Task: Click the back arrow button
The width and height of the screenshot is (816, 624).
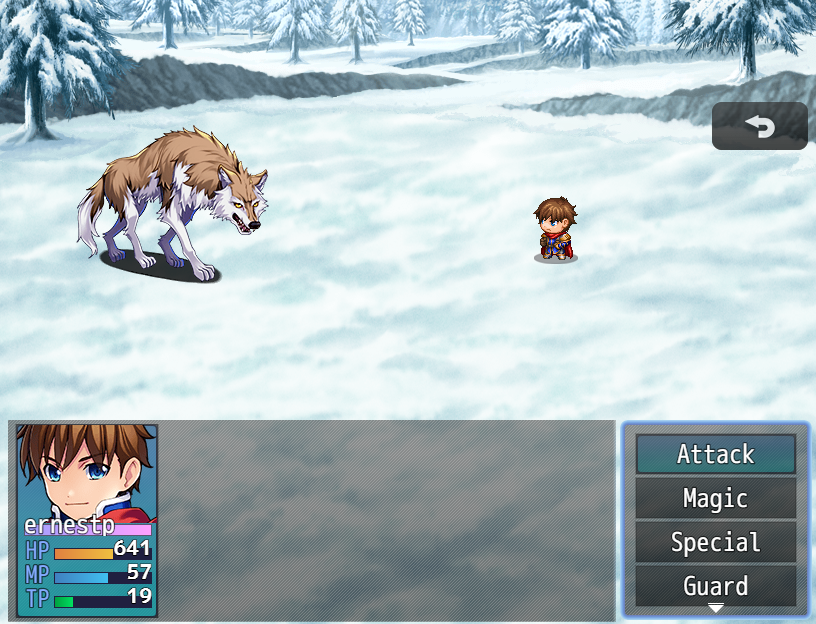Action: tap(760, 126)
